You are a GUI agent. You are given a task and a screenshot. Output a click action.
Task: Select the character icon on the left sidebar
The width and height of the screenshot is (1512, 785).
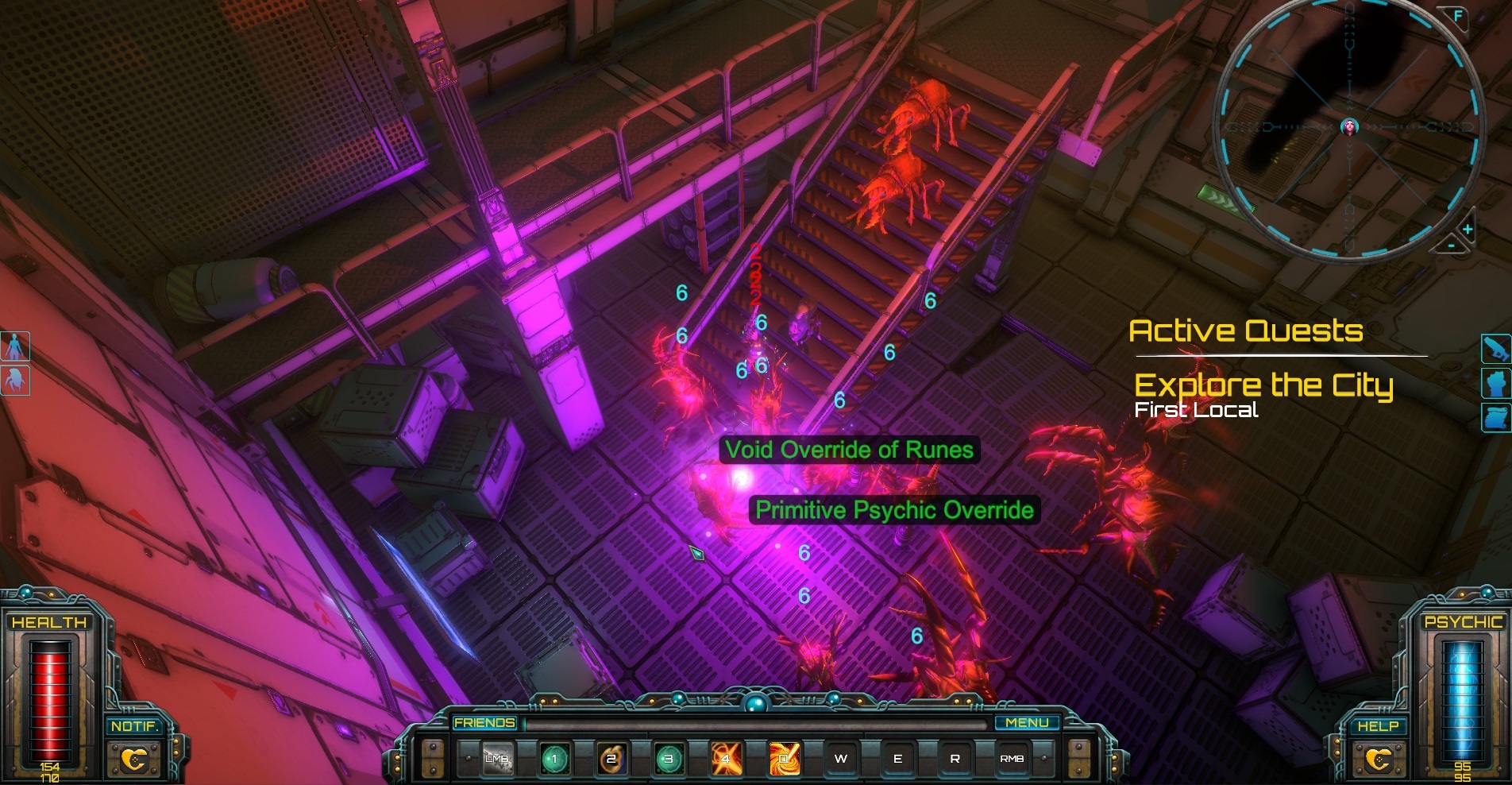click(16, 344)
